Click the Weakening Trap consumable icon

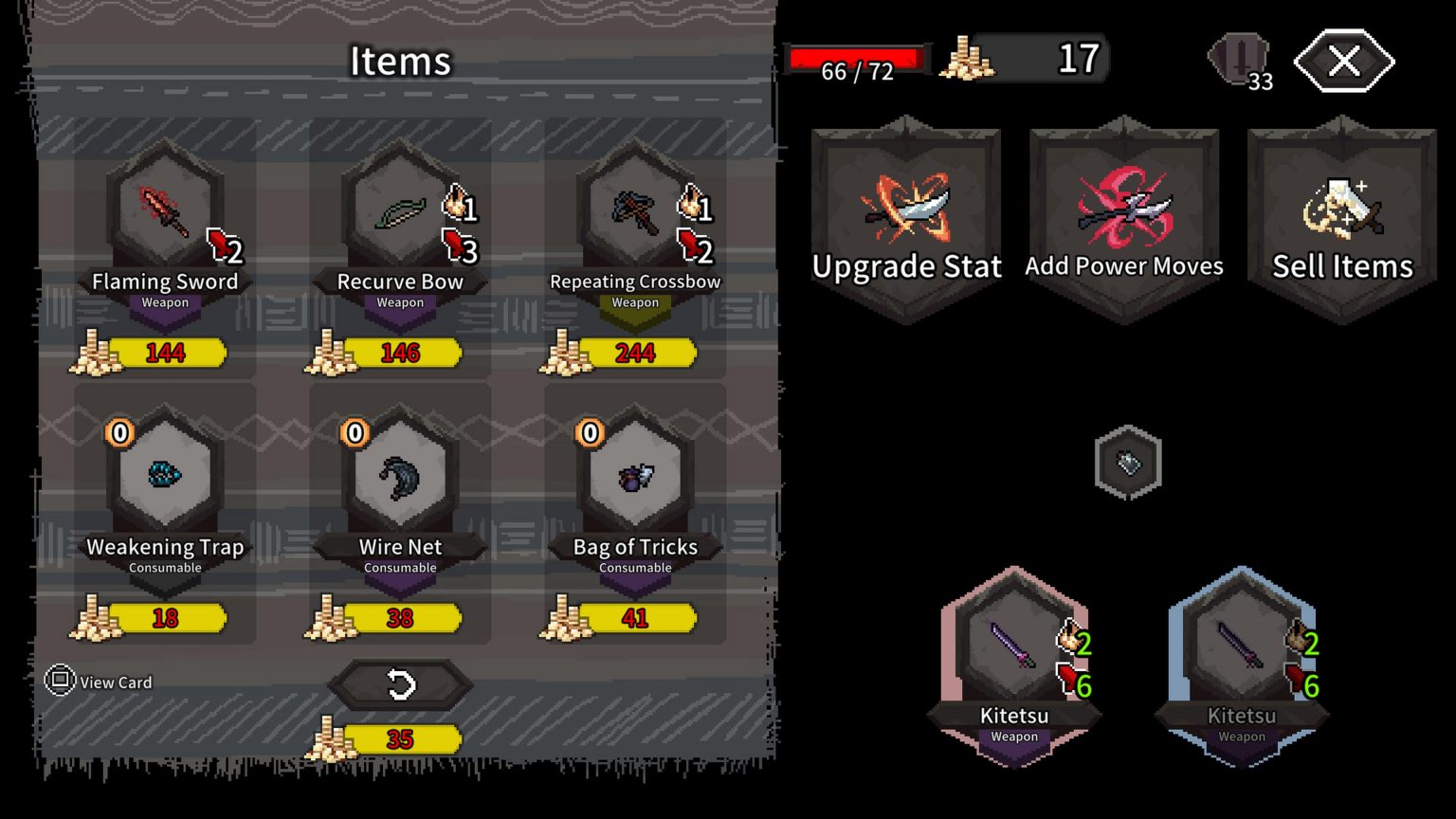[165, 476]
